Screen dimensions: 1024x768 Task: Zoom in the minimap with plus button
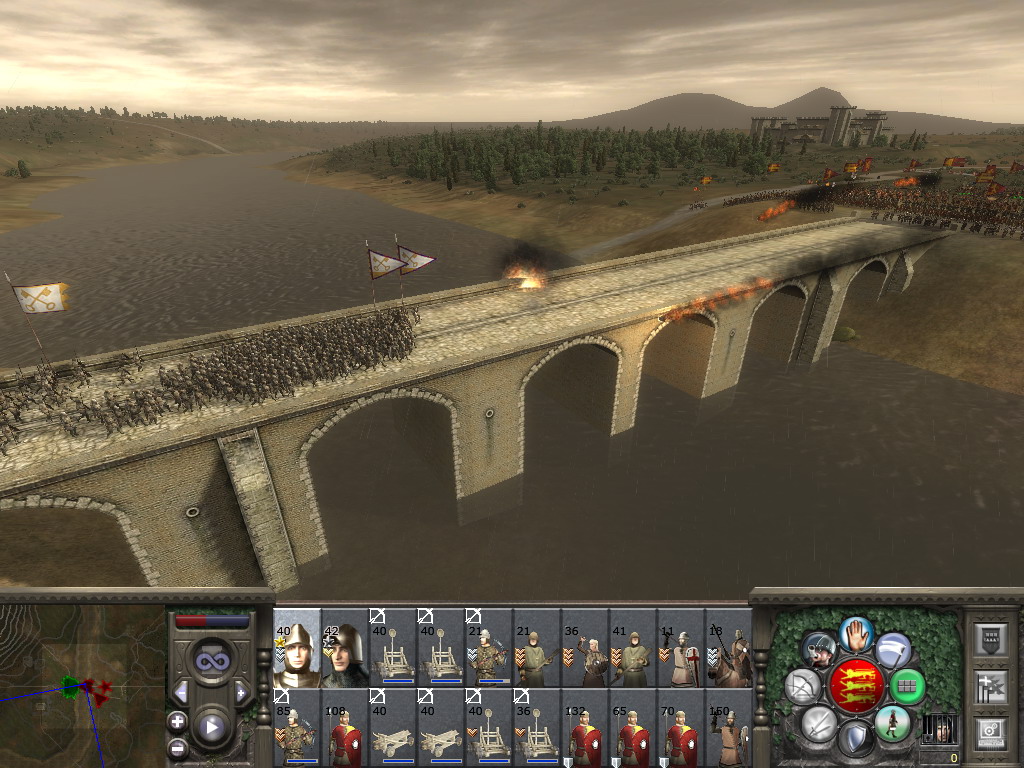(x=177, y=721)
